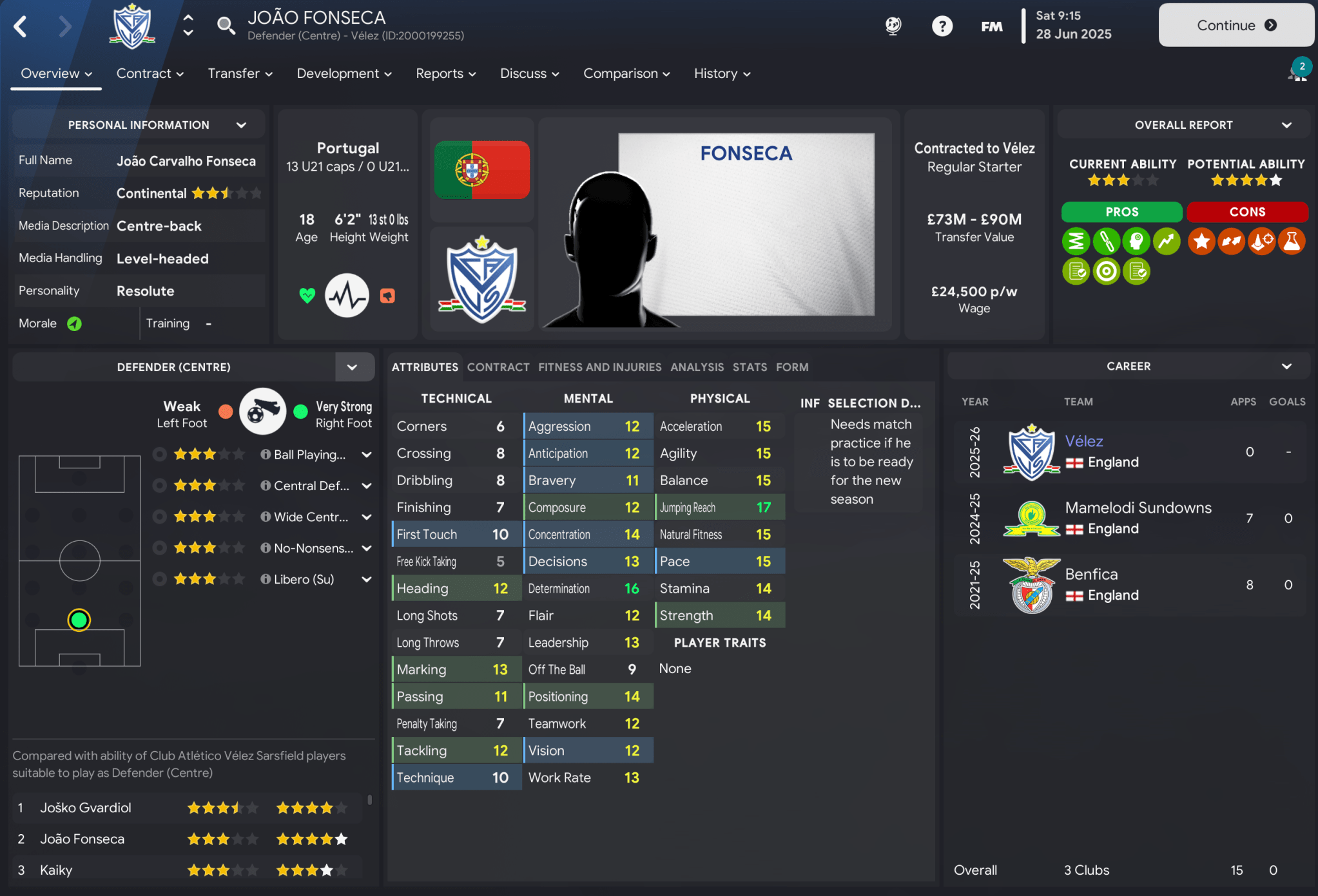Image resolution: width=1318 pixels, height=896 pixels.
Task: Open the Defender (Centre) role dropdown
Action: pos(353,367)
